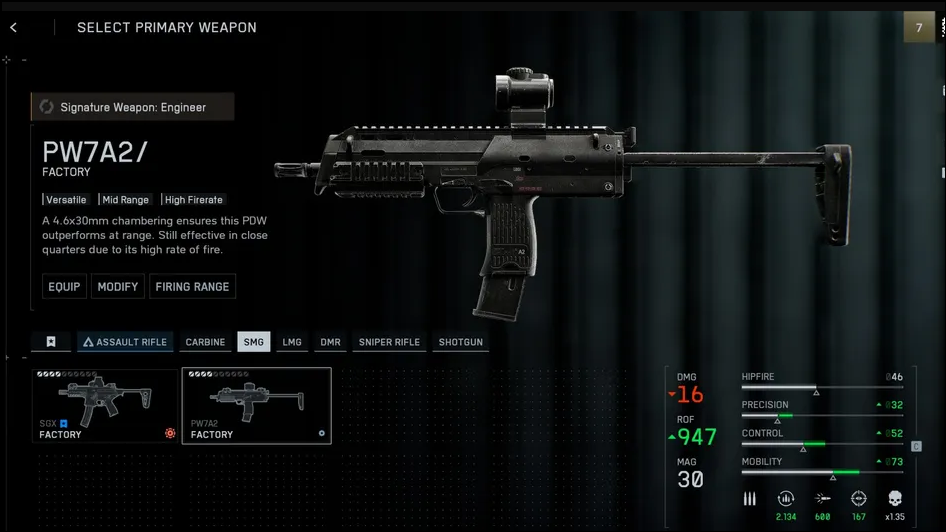The height and width of the screenshot is (532, 946).
Task: Select the SGX Factory weapon card
Action: [104, 405]
